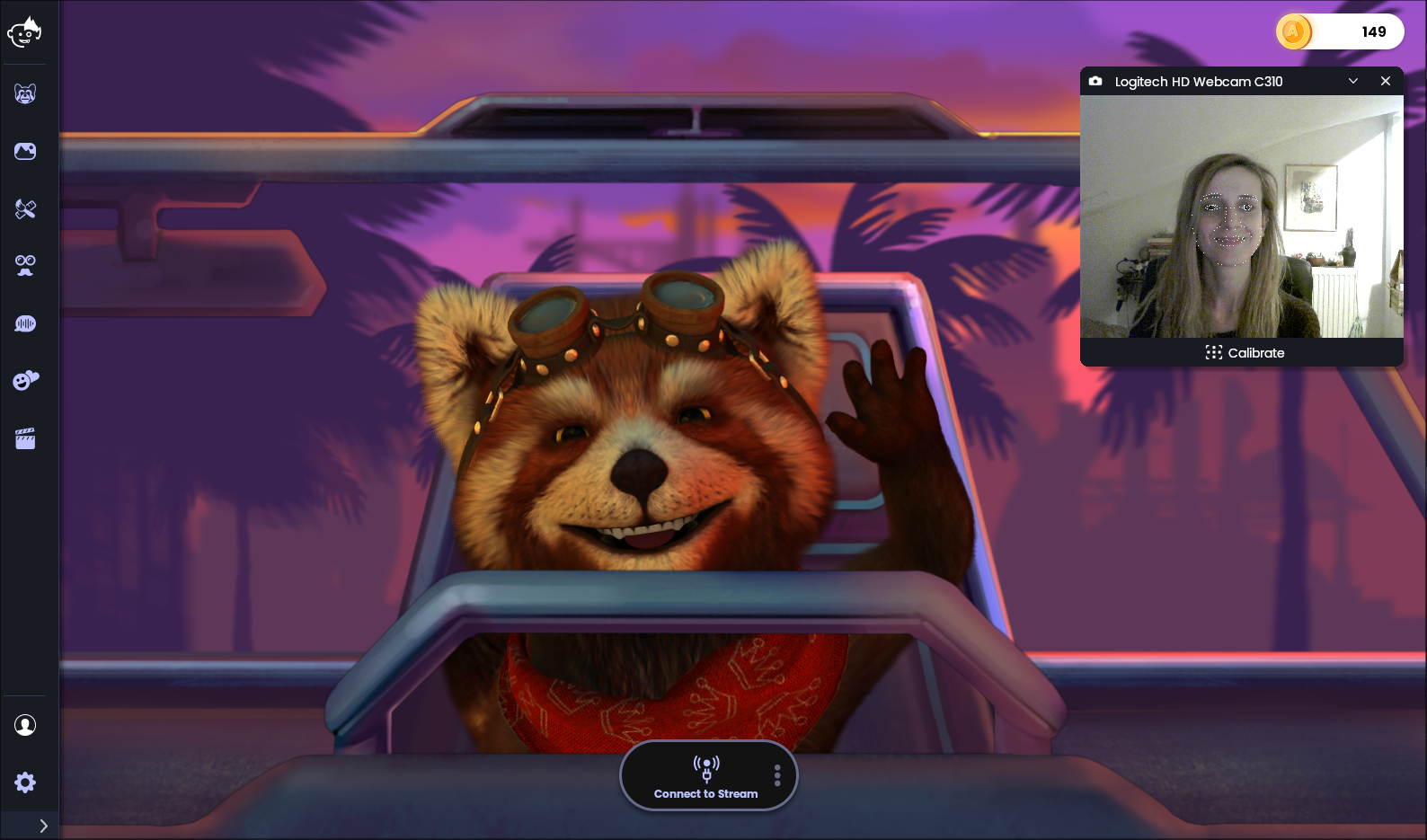Click the camera icon on the webcam panel
1427x840 pixels.
point(1095,81)
